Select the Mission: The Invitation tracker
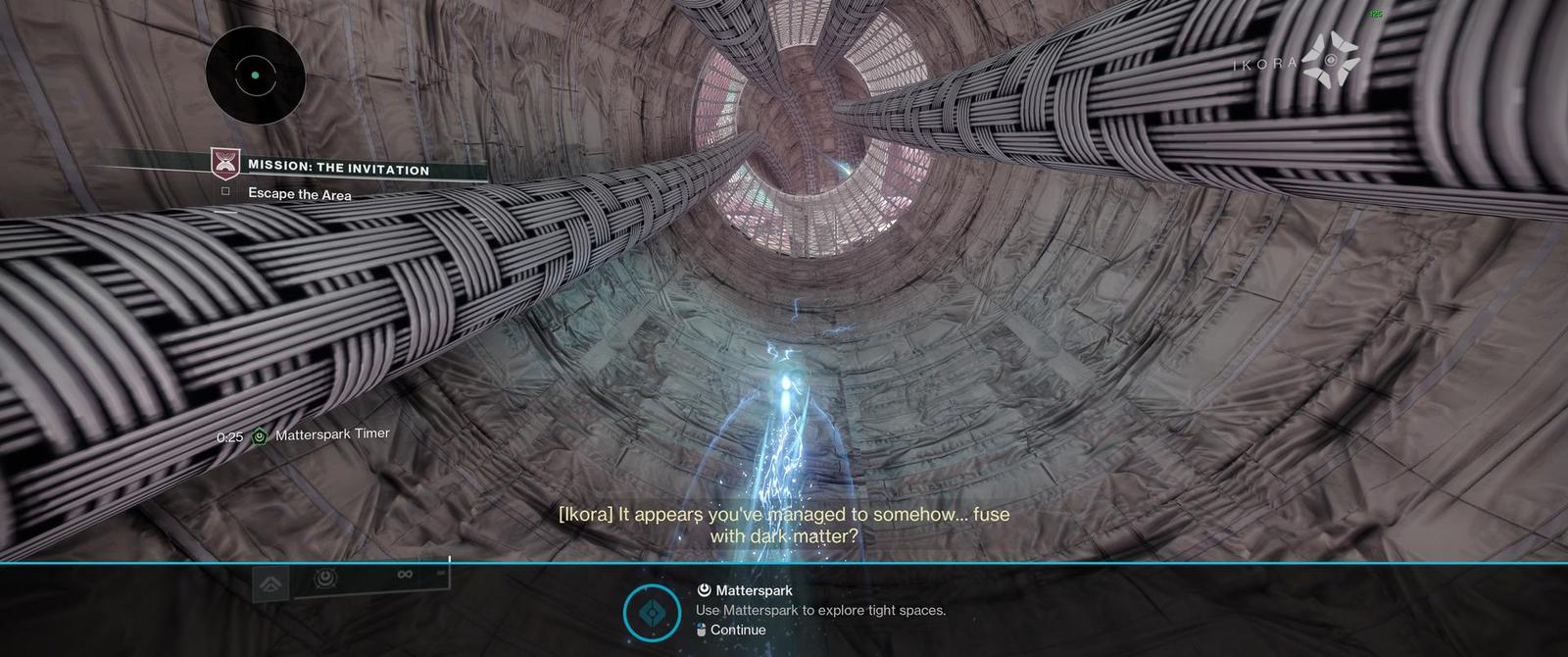 338,169
